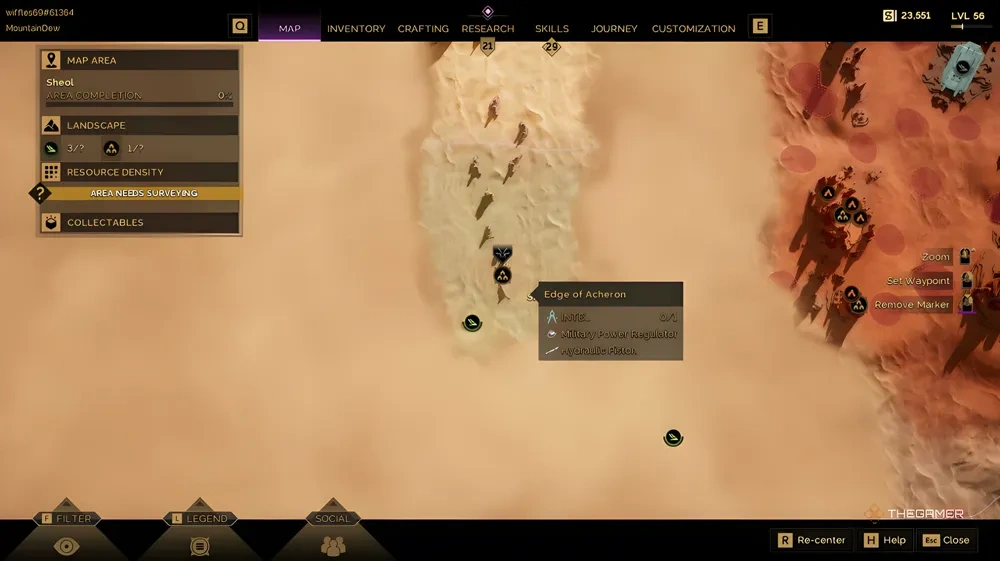Show the Skills tab
The image size is (1000, 561).
tap(552, 29)
